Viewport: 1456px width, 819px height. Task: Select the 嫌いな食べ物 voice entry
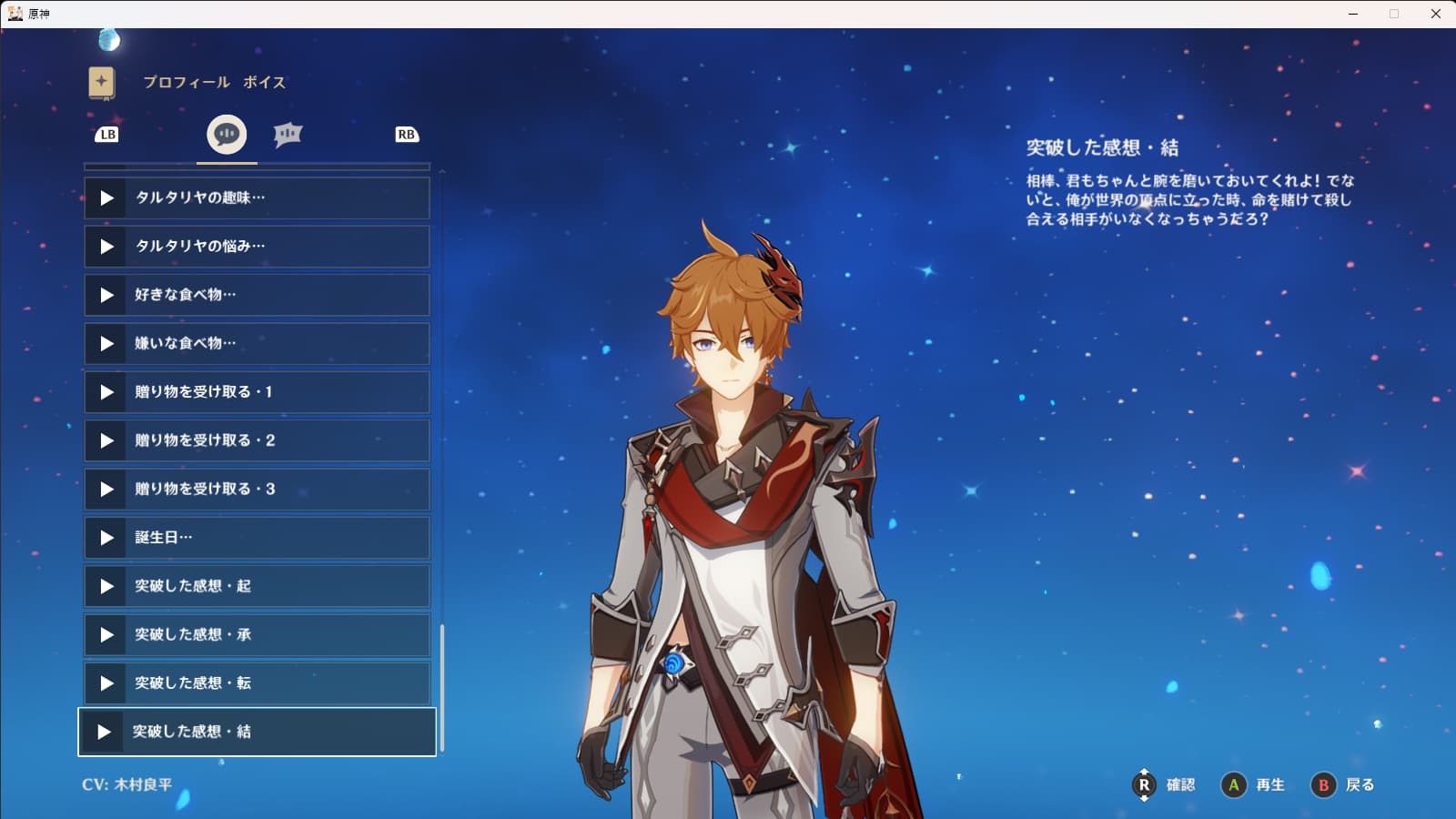click(x=257, y=343)
